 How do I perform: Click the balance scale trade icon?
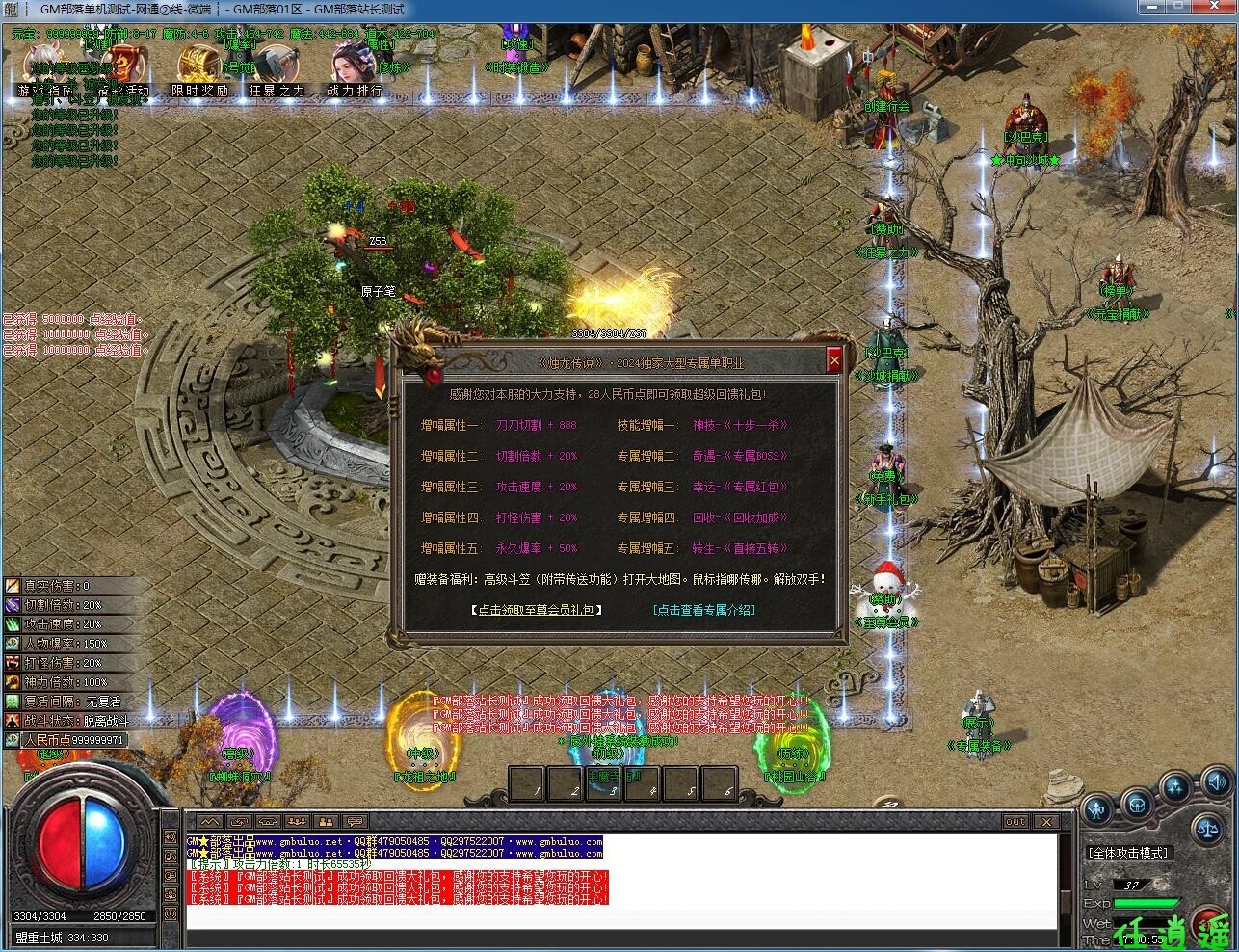(x=1209, y=829)
